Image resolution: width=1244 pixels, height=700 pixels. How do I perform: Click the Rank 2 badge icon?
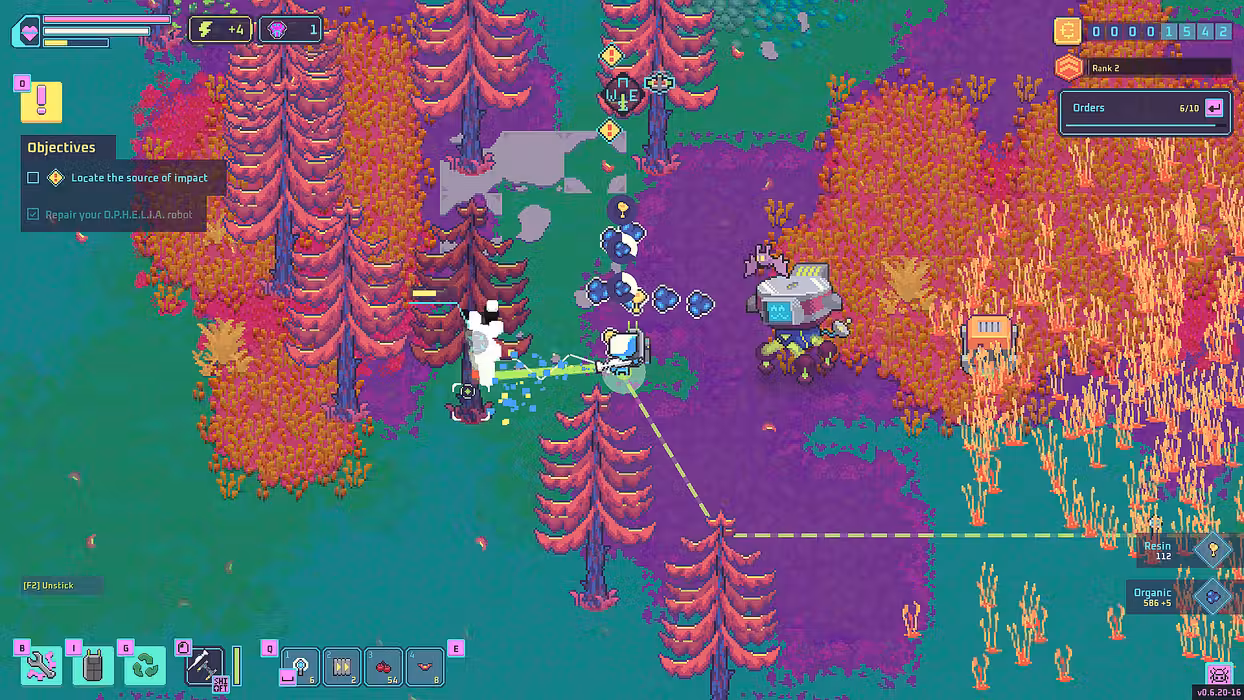click(1069, 68)
